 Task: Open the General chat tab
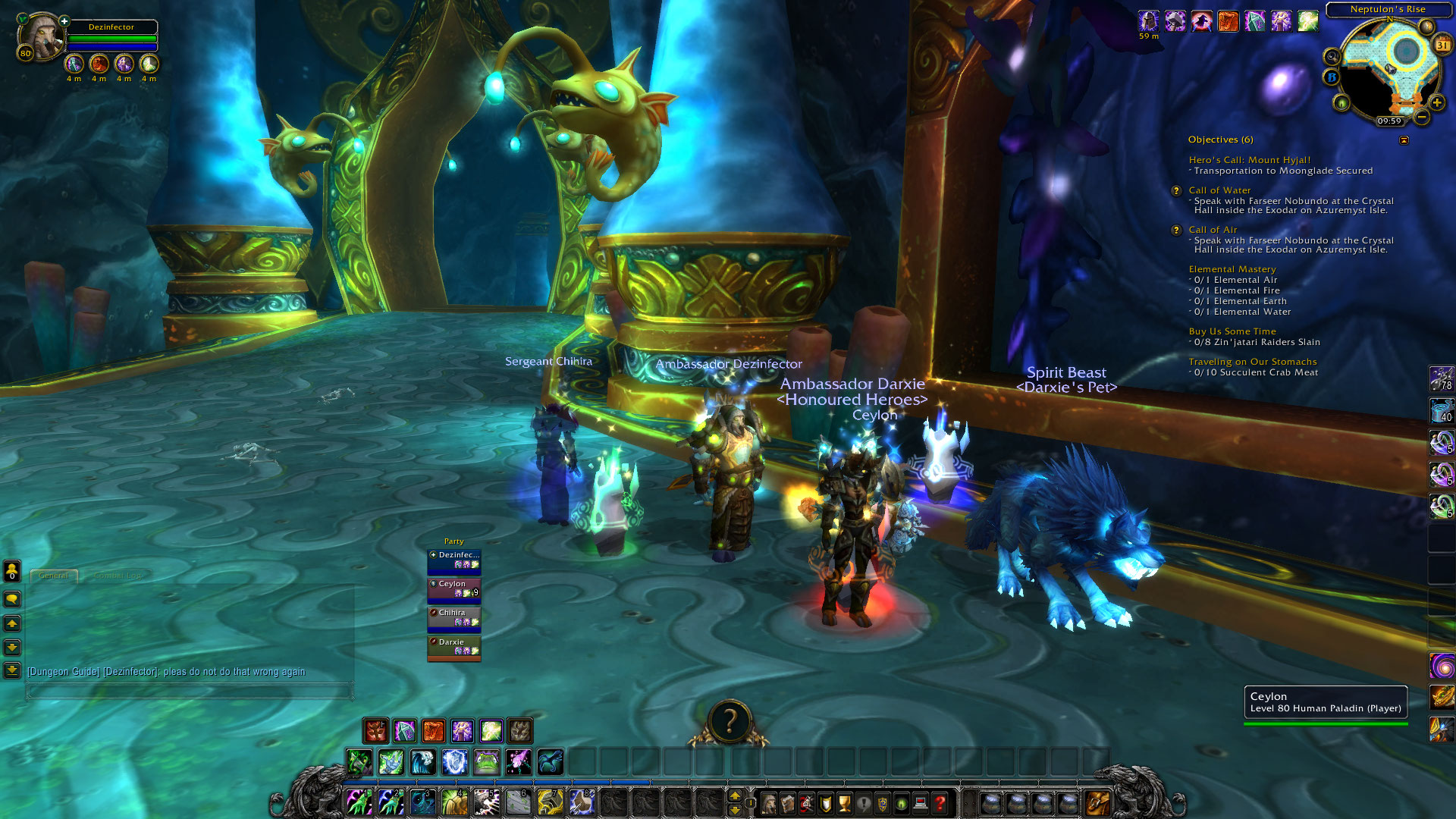tap(53, 576)
